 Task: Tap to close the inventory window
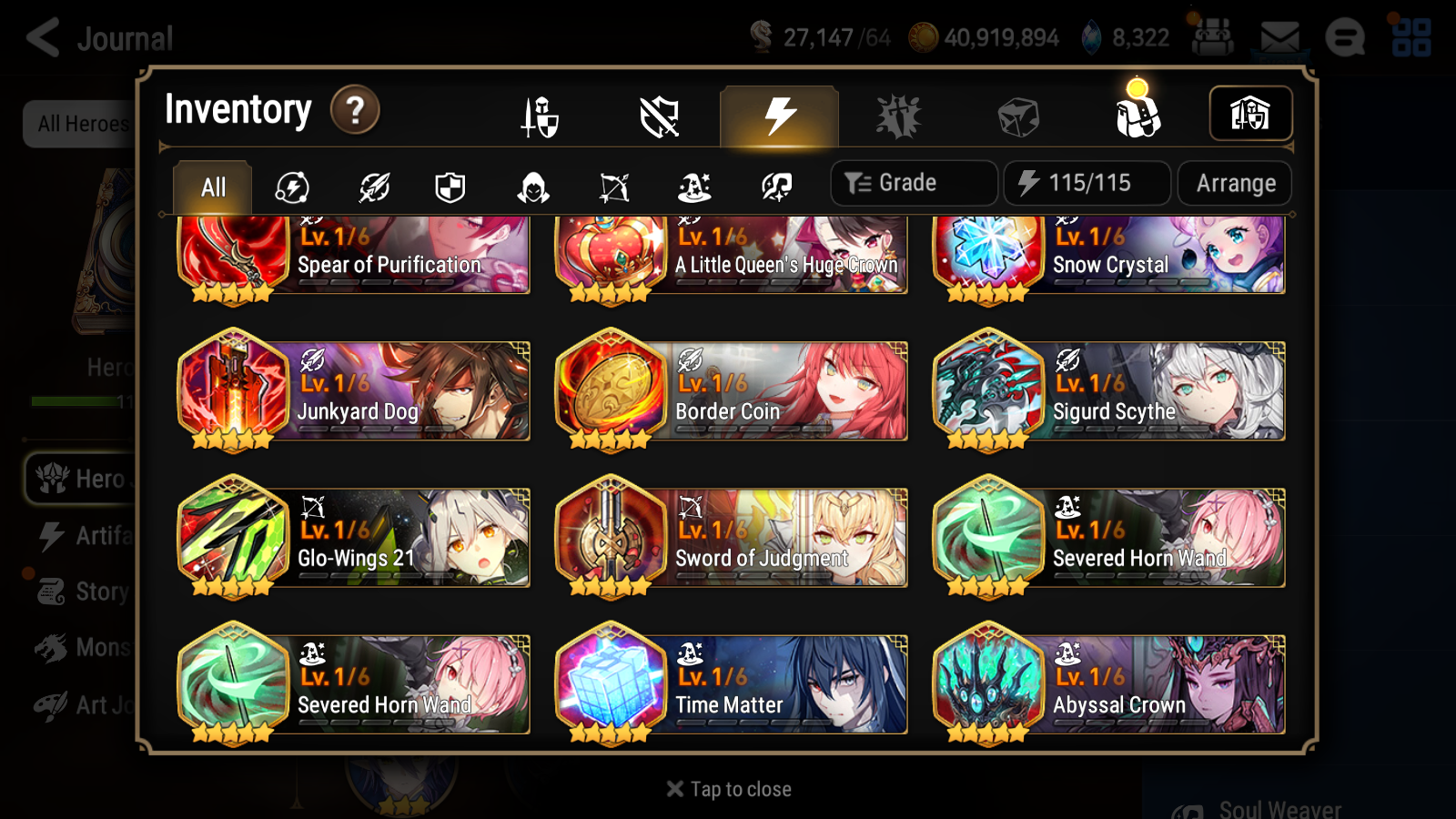pos(727,788)
